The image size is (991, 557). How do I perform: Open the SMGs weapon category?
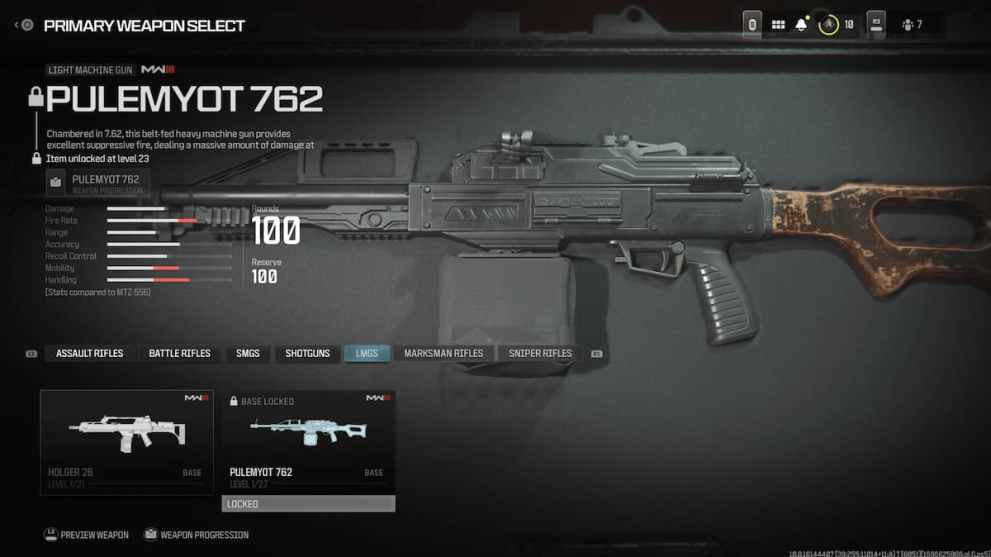click(248, 353)
